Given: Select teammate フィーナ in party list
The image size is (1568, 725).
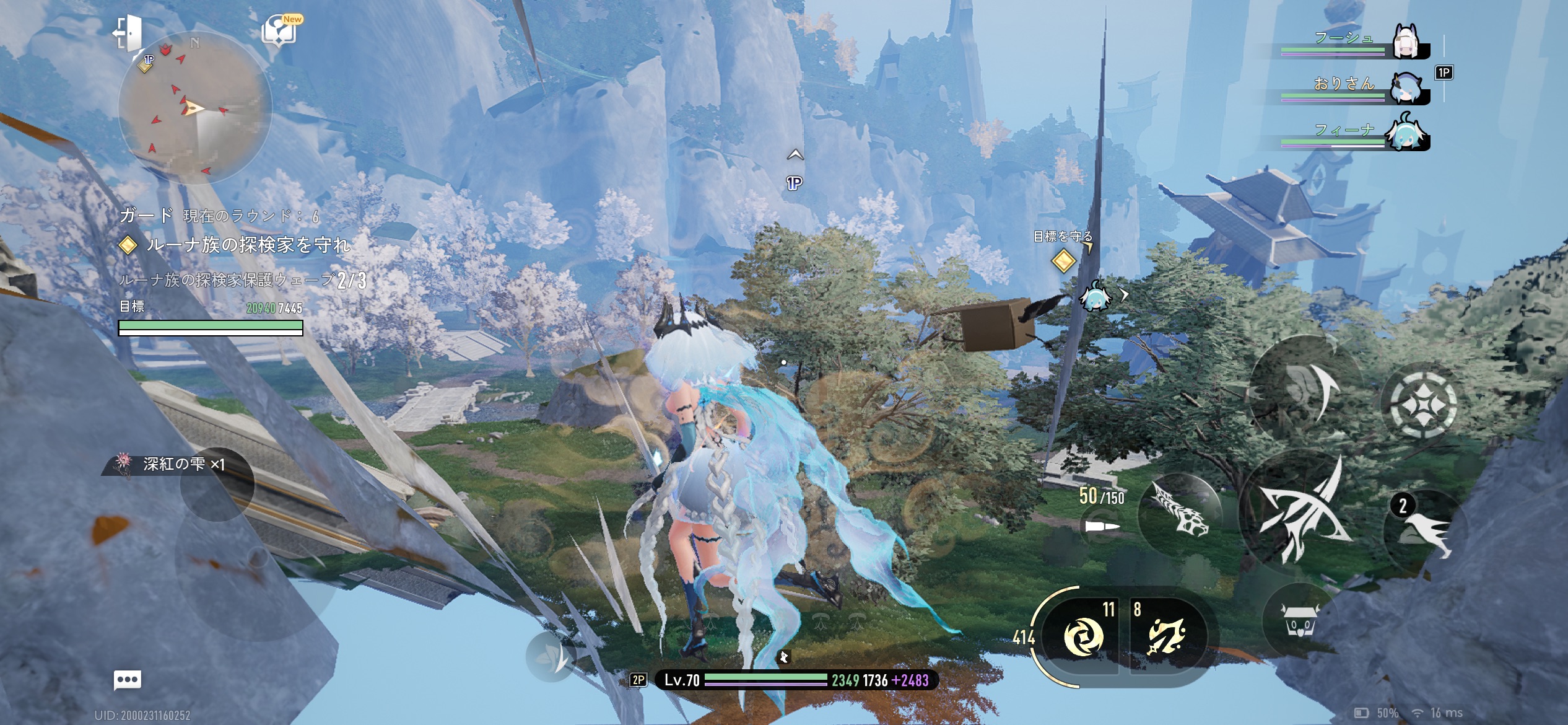Looking at the screenshot, I should (x=1406, y=133).
